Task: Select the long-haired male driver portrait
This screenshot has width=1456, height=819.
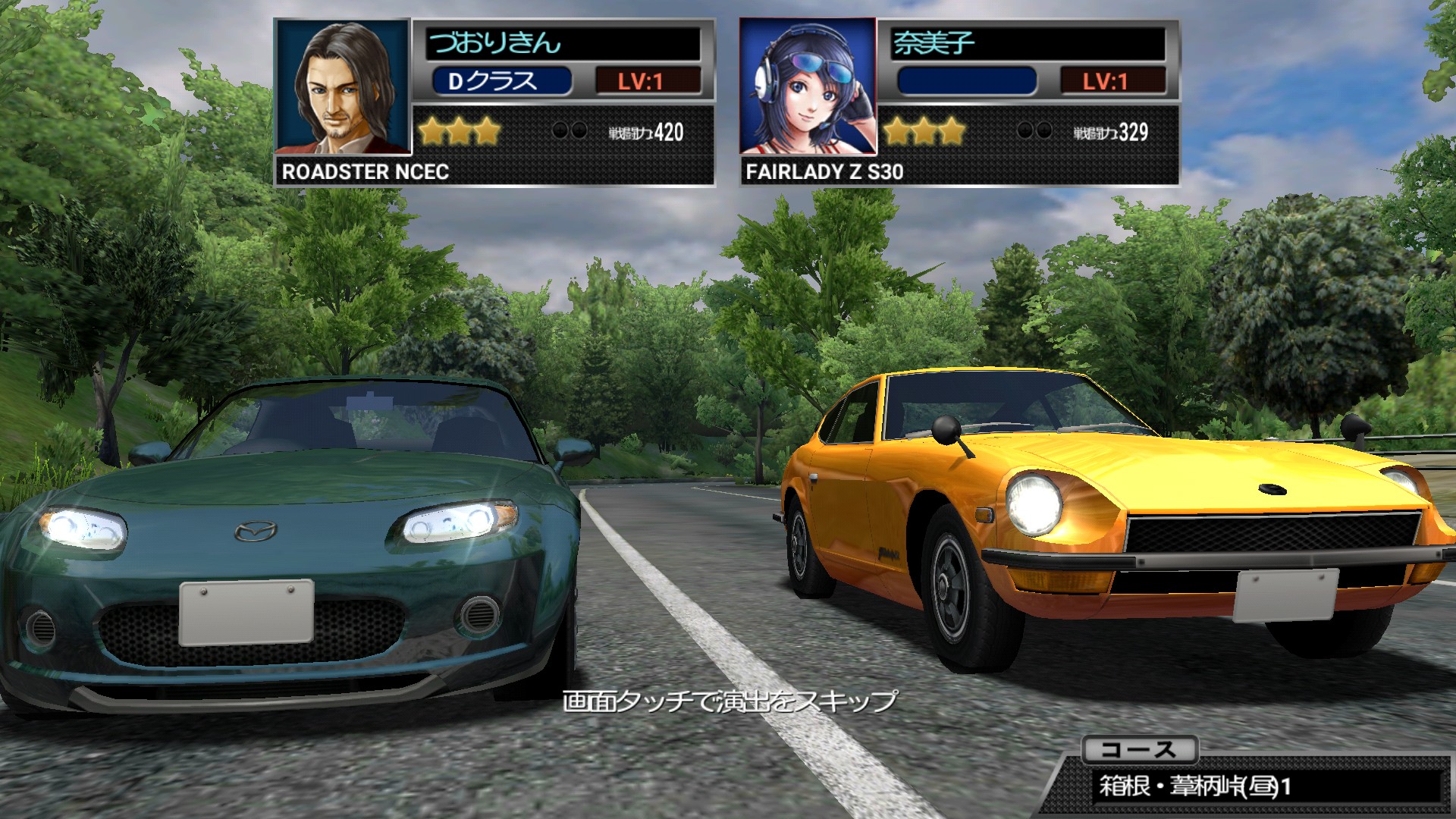Action: [x=343, y=87]
